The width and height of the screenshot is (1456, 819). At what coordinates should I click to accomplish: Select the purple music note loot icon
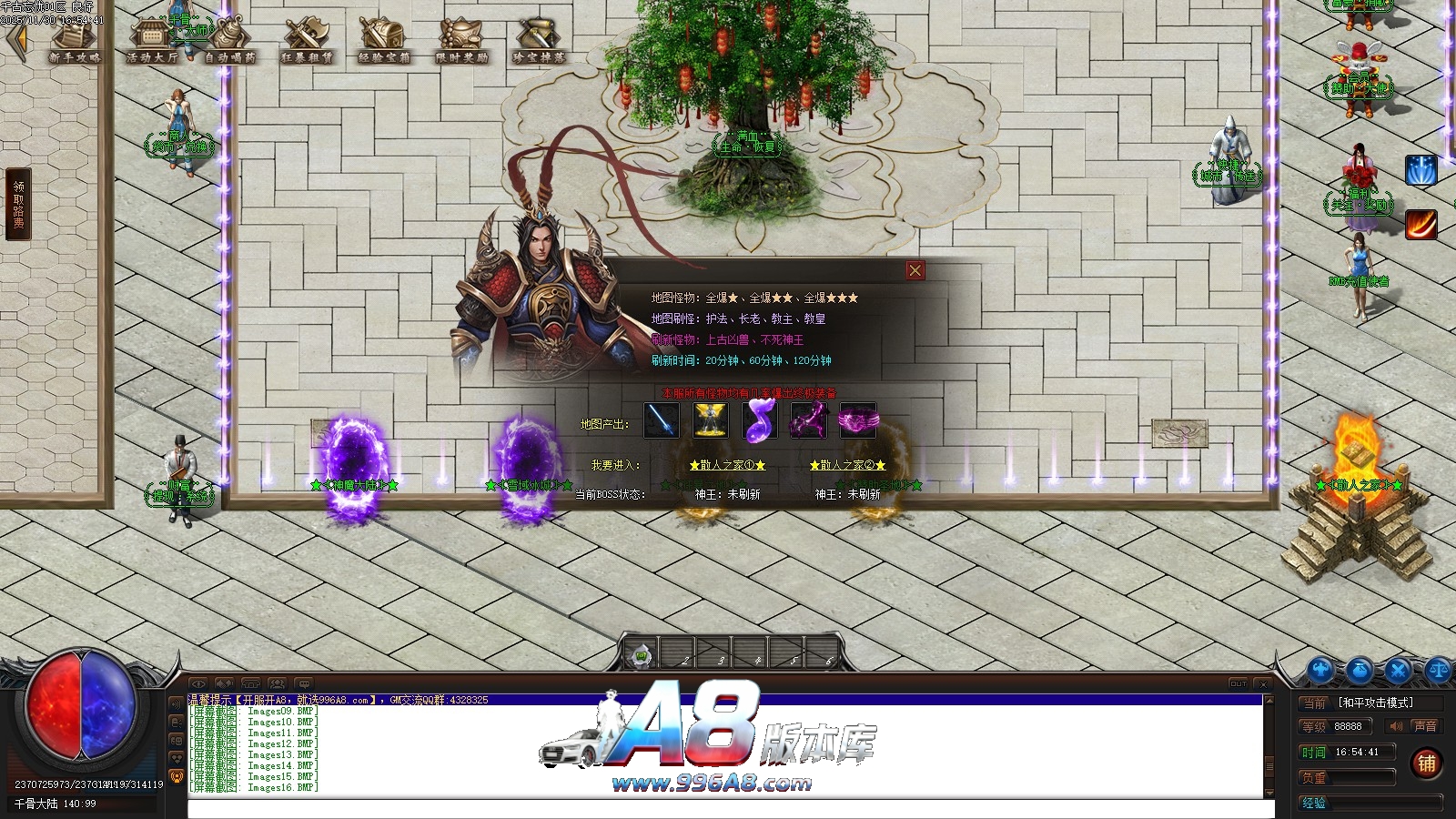(x=760, y=420)
